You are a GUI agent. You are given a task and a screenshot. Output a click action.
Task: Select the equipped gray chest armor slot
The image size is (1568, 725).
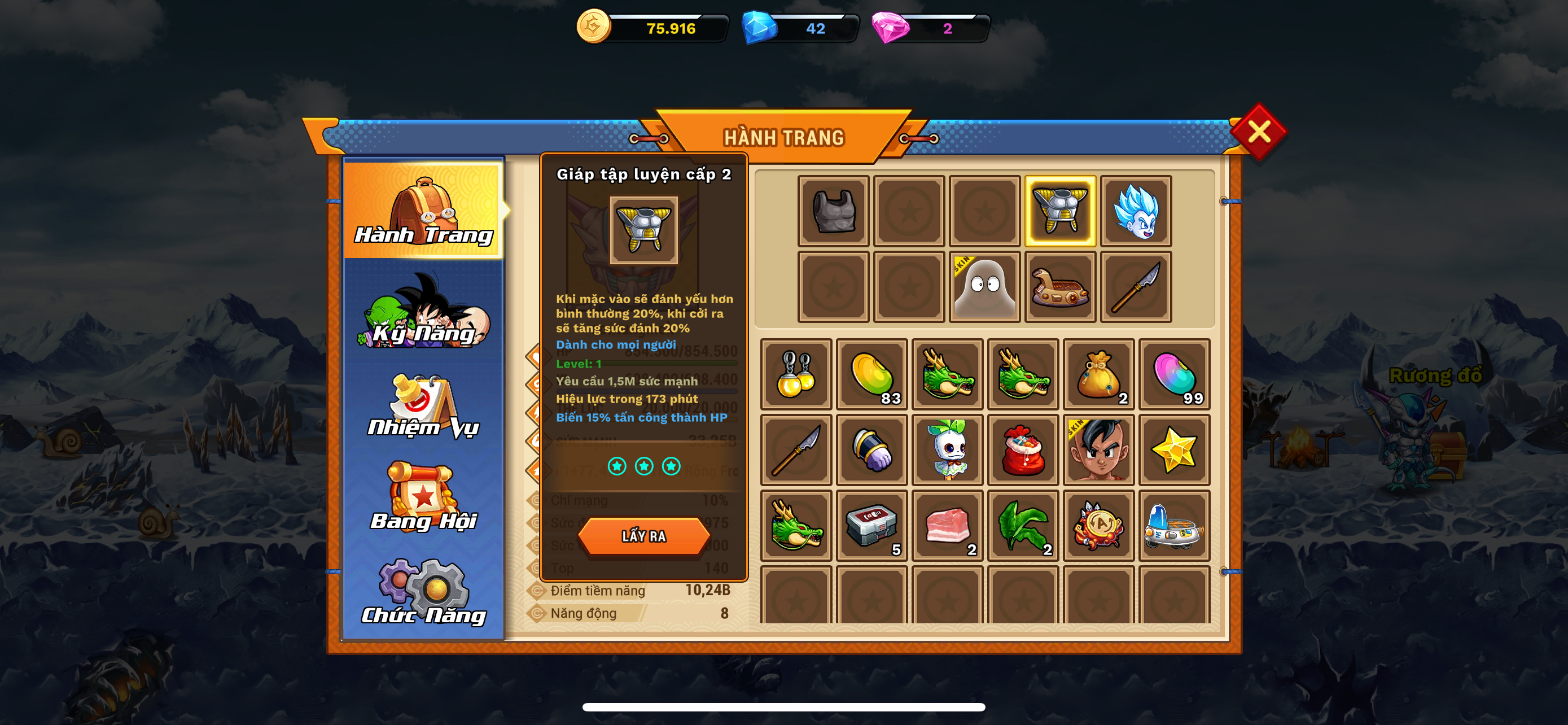click(x=833, y=211)
